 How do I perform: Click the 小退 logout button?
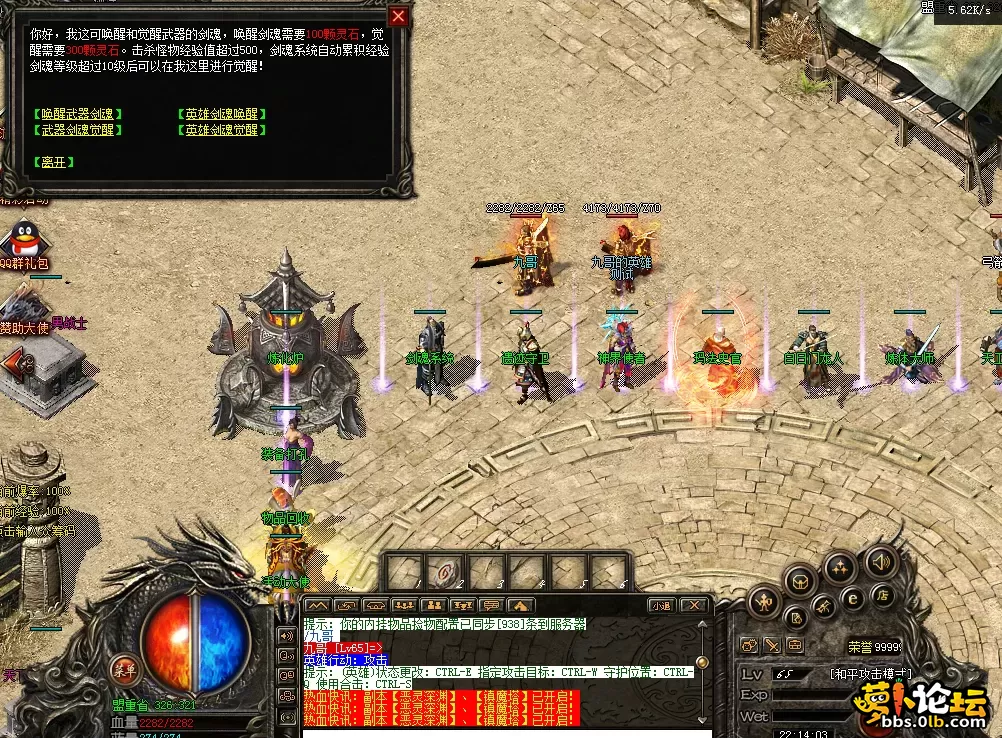(660, 605)
